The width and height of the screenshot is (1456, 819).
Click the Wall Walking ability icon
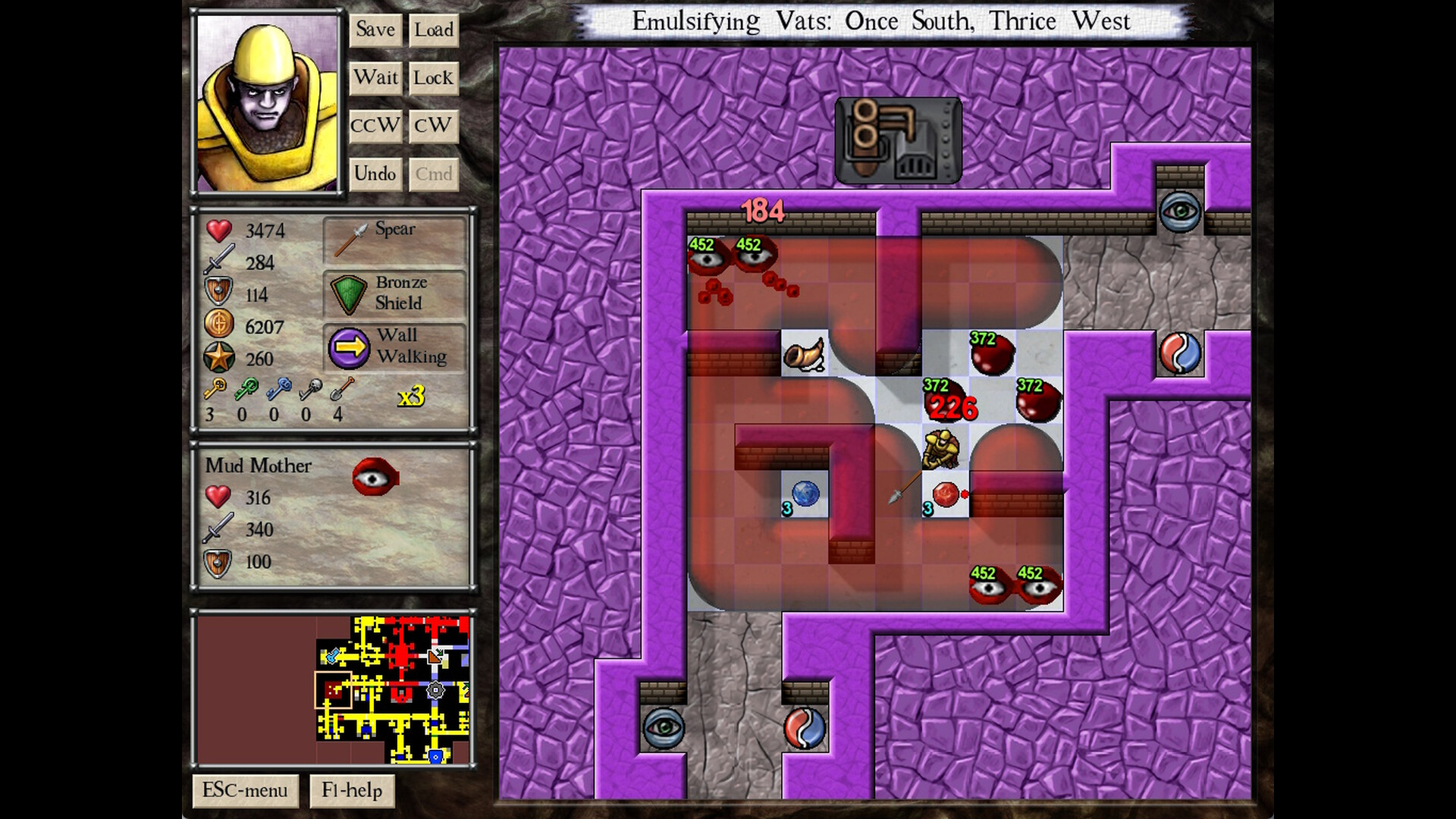349,347
